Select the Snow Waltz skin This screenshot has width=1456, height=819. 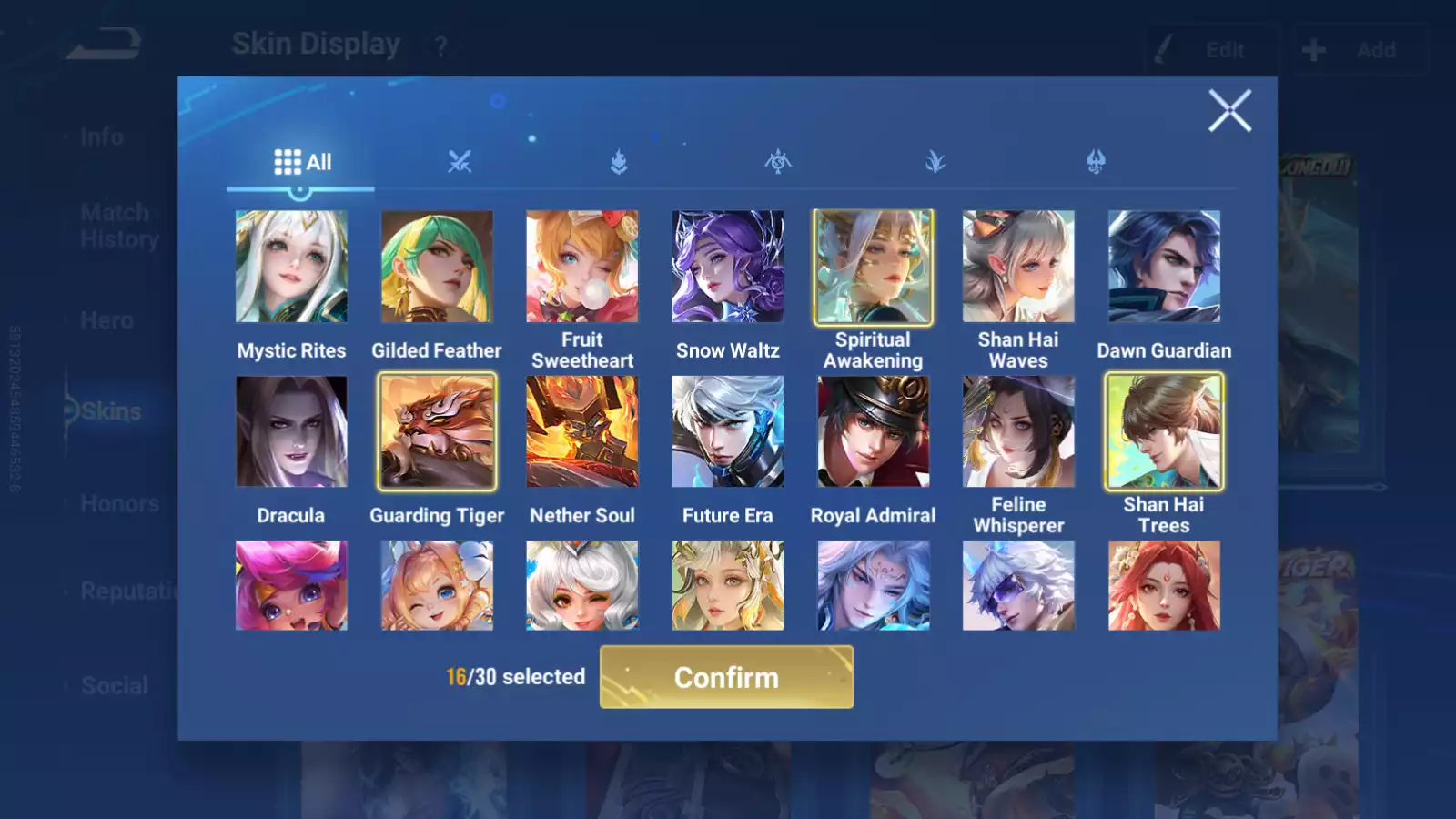[727, 267]
